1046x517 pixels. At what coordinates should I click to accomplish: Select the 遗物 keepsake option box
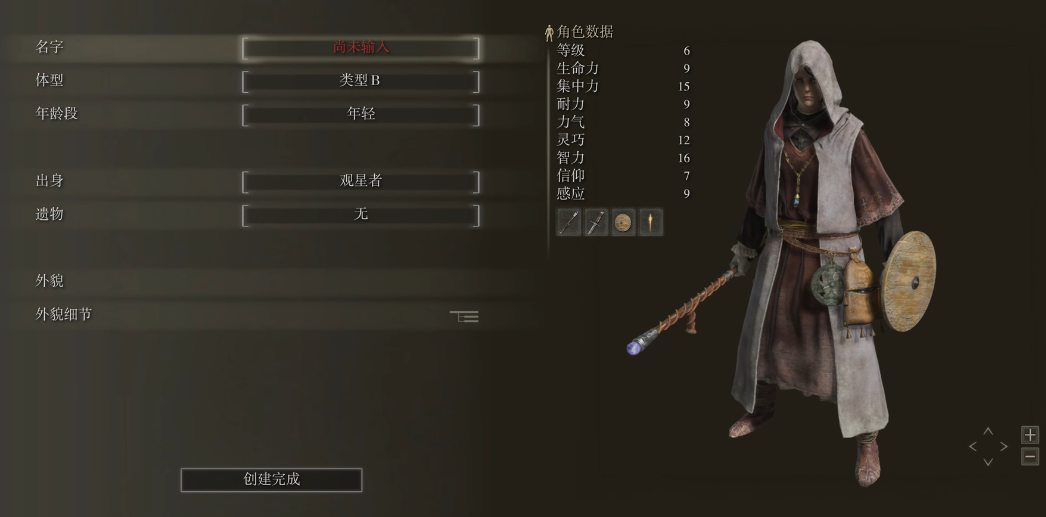(361, 215)
